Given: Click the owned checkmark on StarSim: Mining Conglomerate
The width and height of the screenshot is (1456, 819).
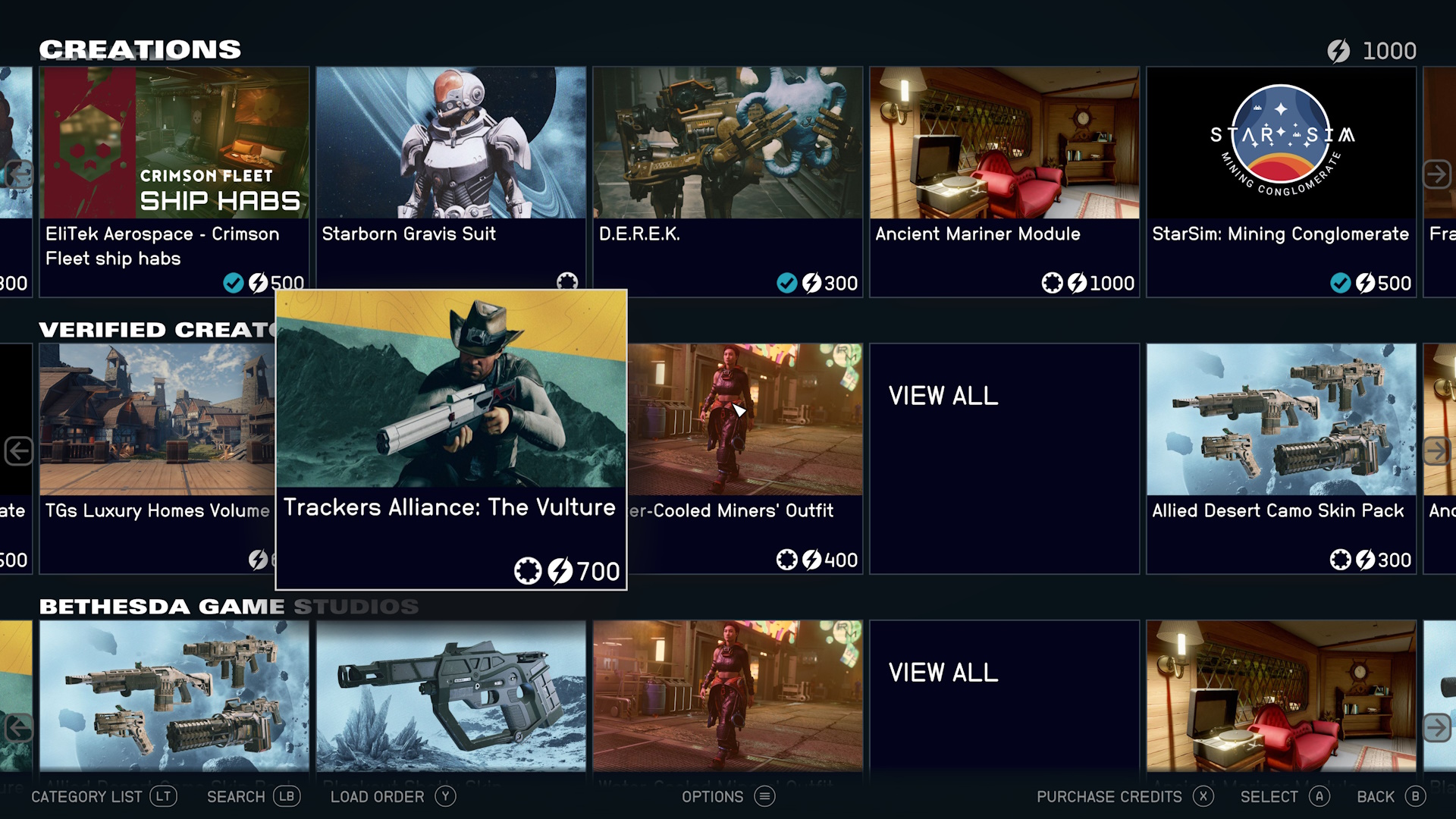Looking at the screenshot, I should [x=1340, y=284].
